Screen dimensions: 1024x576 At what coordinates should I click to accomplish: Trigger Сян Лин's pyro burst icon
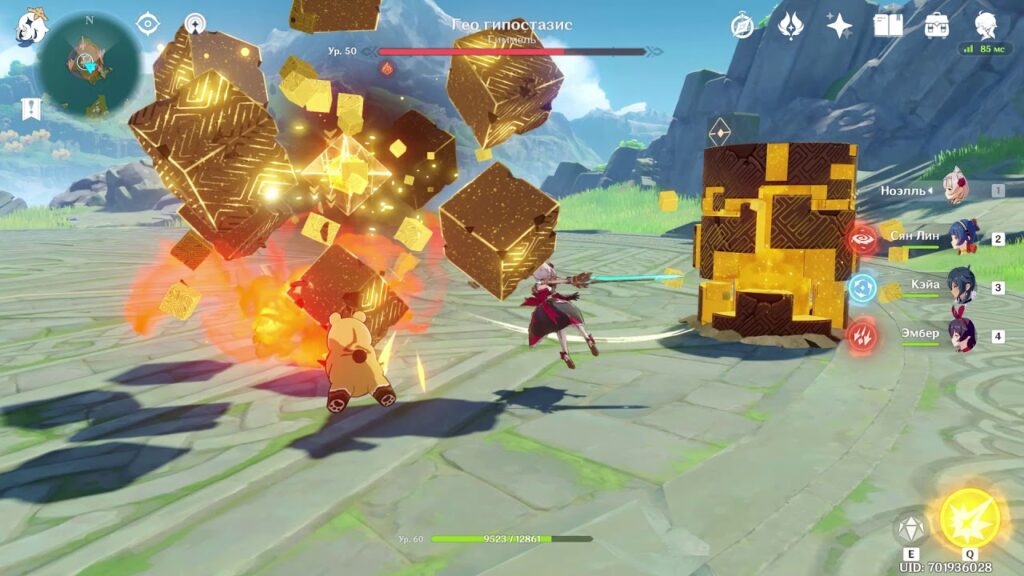point(862,239)
